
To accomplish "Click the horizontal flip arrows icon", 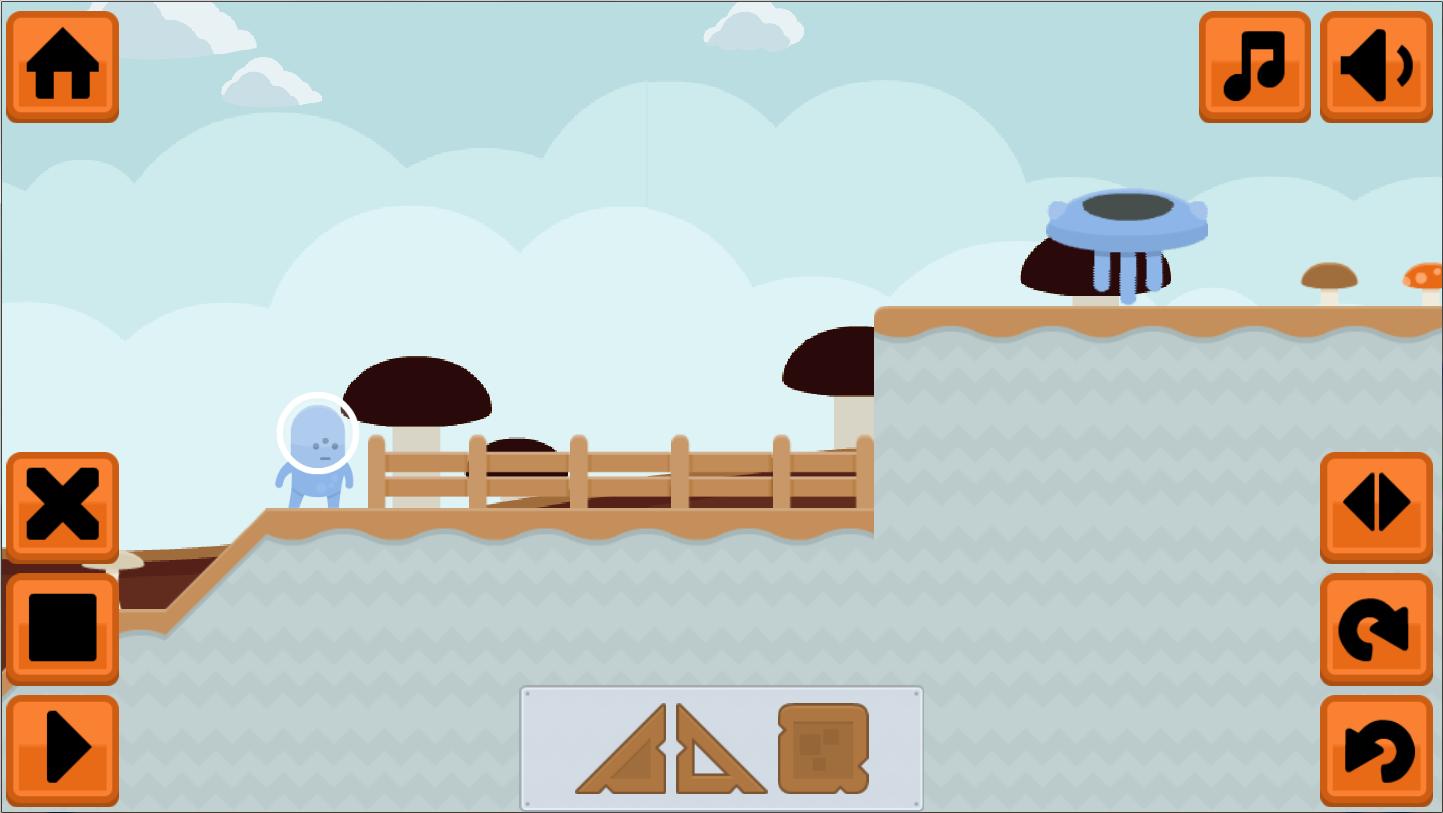I will [x=1375, y=503].
